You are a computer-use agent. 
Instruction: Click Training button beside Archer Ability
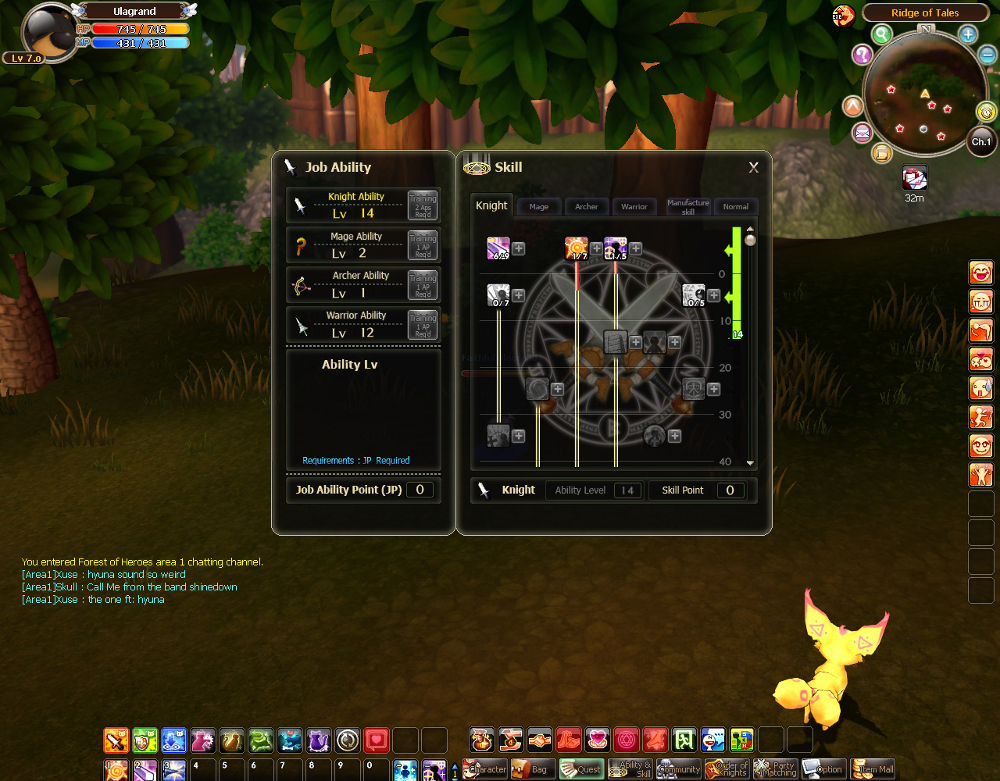(423, 284)
